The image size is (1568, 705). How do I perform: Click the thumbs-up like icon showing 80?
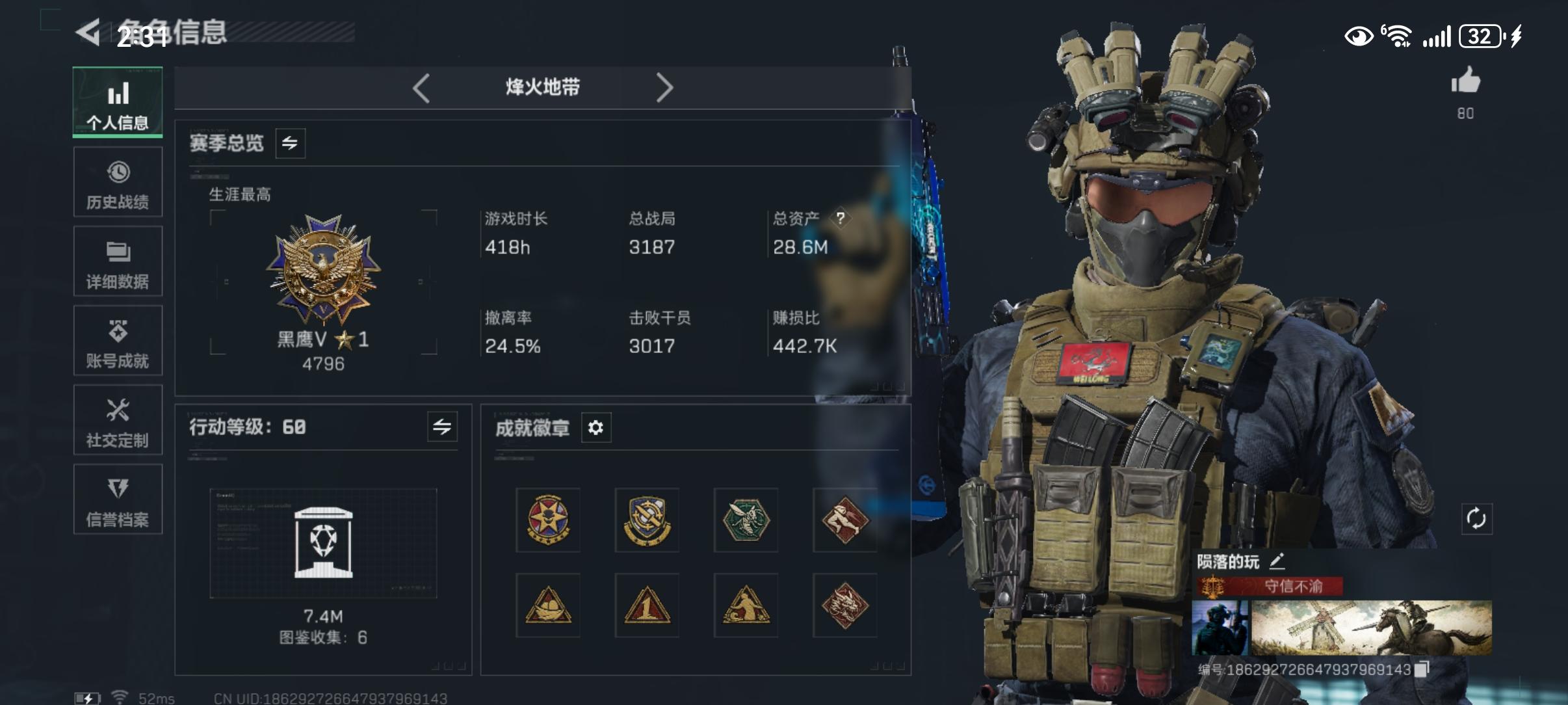coord(1466,81)
